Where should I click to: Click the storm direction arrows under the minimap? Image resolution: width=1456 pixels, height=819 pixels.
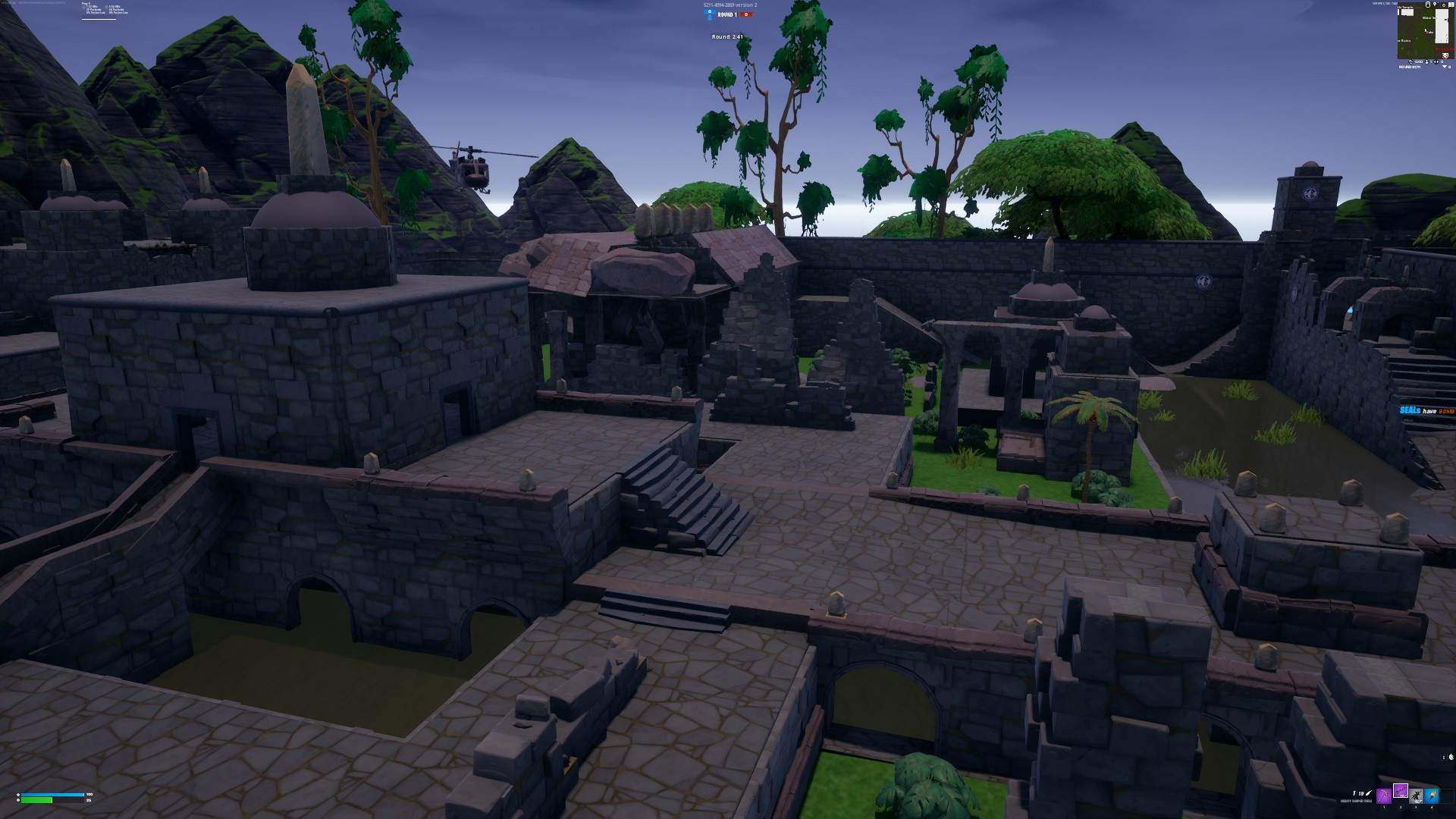[1436, 62]
